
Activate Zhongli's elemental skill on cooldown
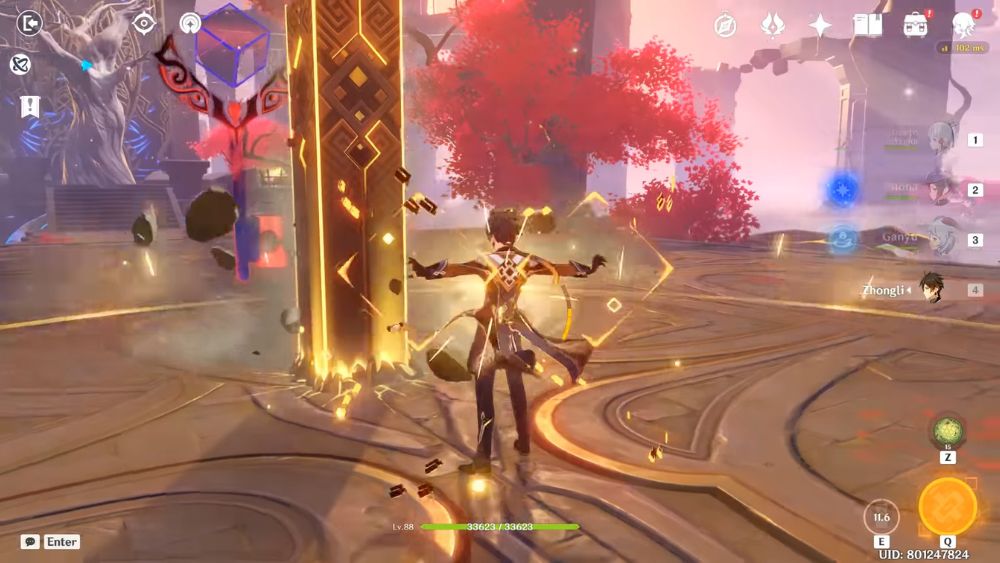(881, 517)
